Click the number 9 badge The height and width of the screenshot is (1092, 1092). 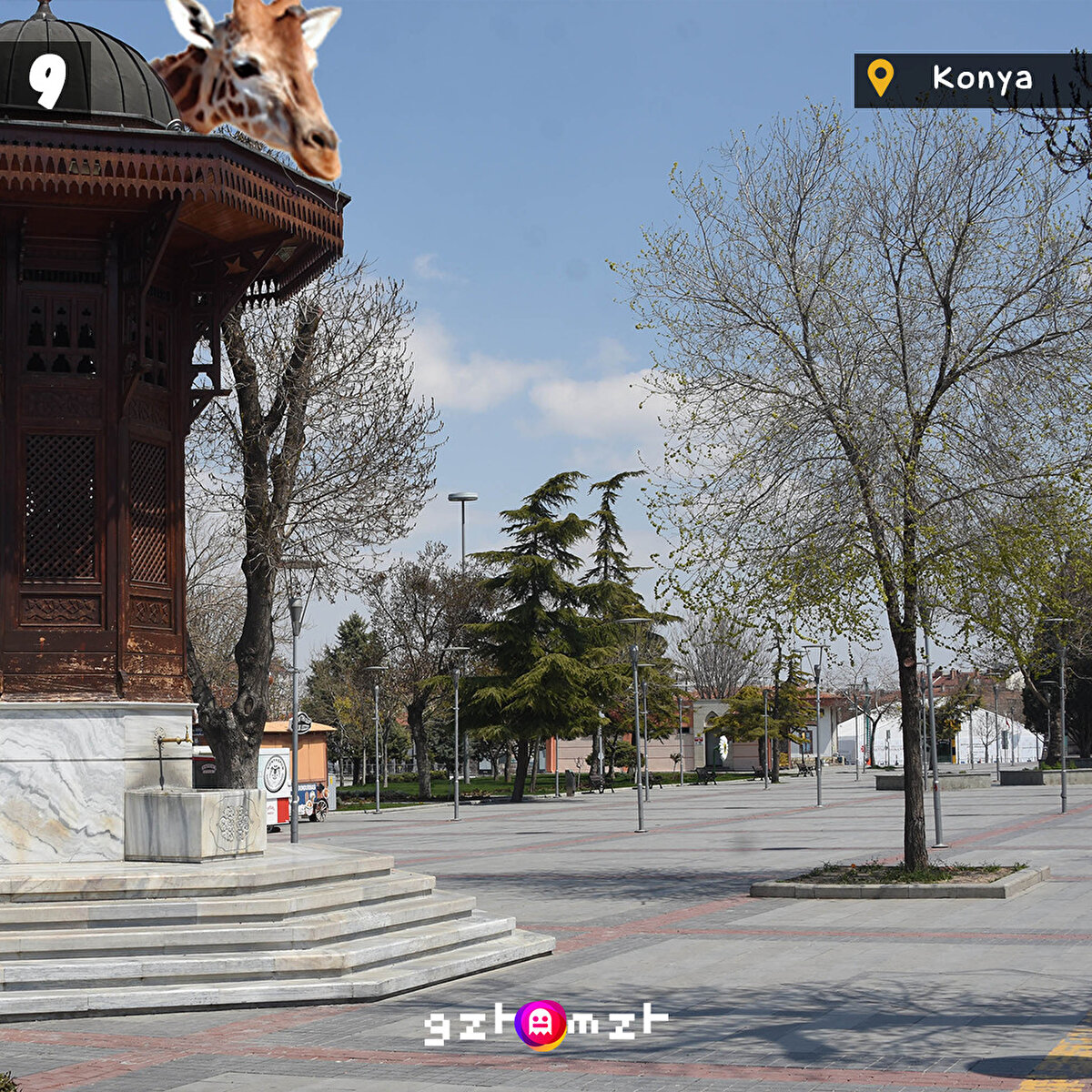(47, 79)
